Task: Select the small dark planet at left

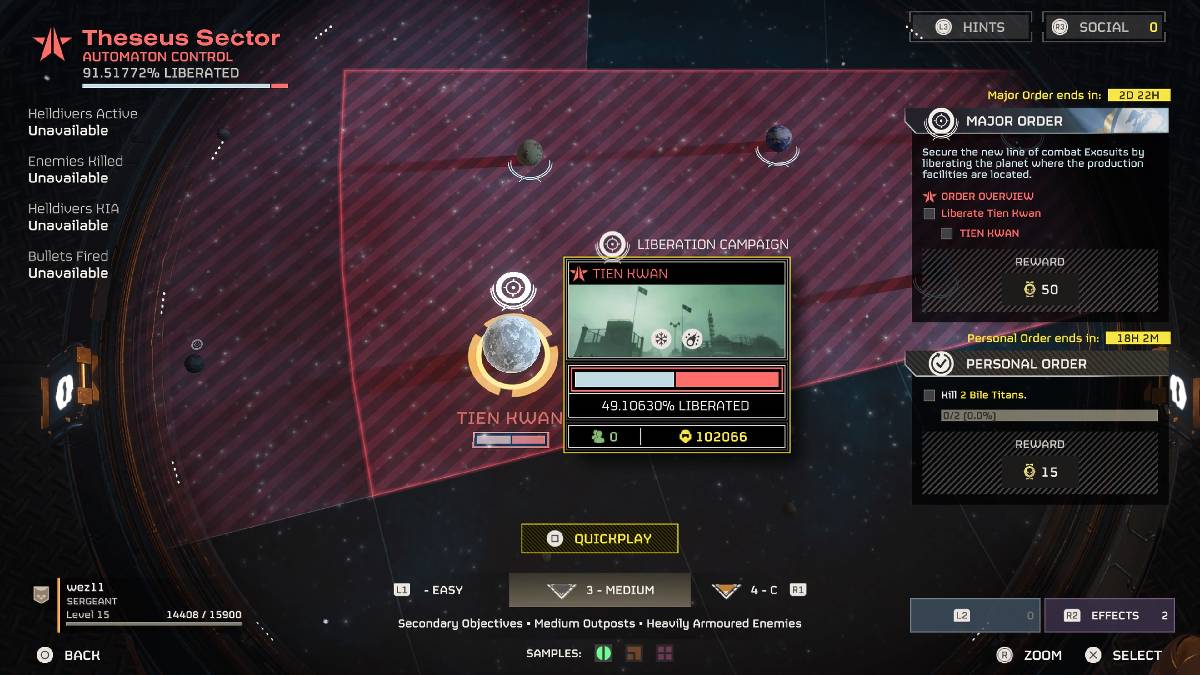Action: 195,363
